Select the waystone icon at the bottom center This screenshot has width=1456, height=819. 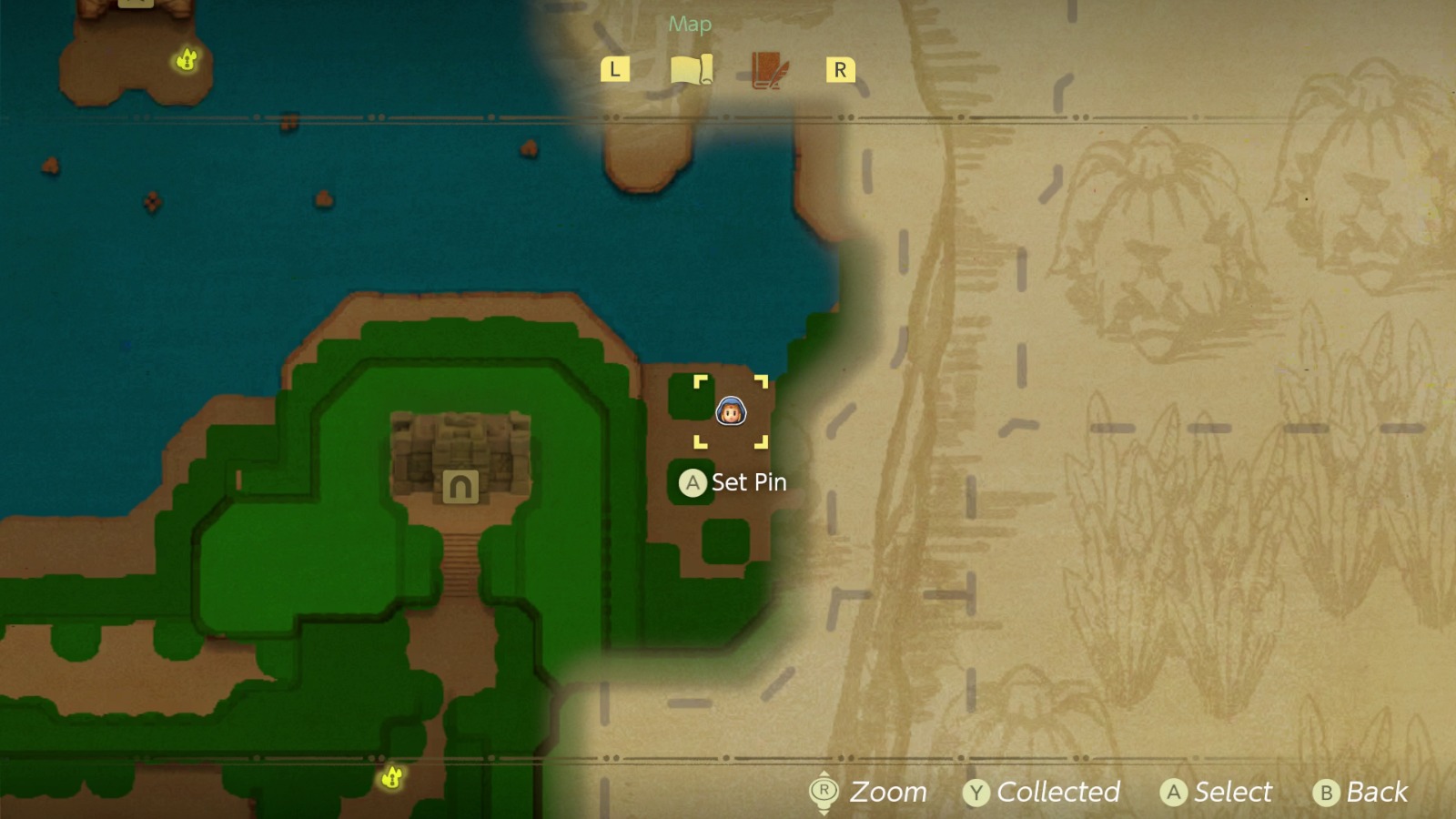coord(391,778)
